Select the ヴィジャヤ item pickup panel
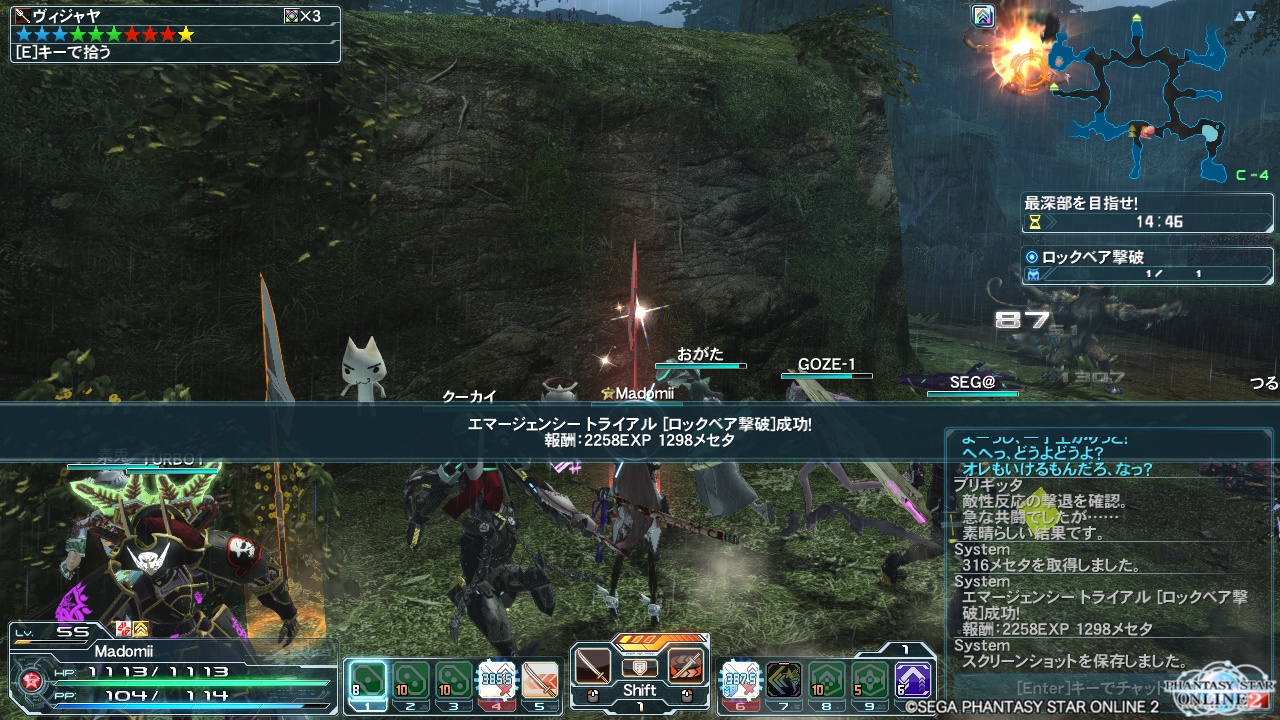 176,34
